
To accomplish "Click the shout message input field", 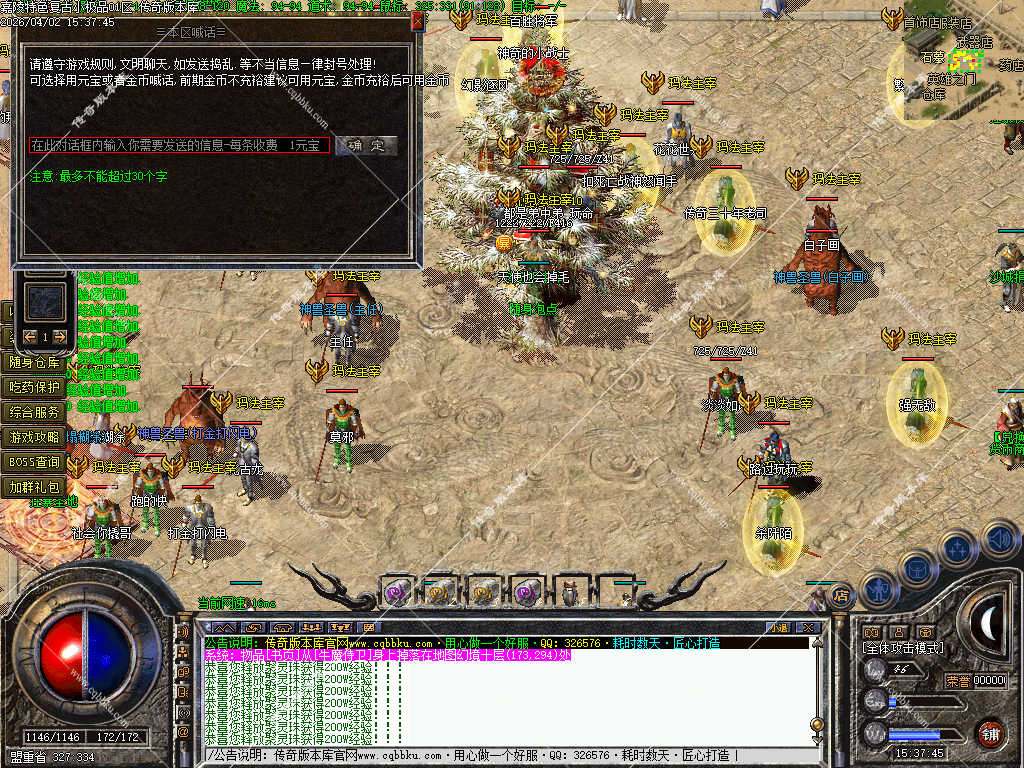I will (x=179, y=146).
